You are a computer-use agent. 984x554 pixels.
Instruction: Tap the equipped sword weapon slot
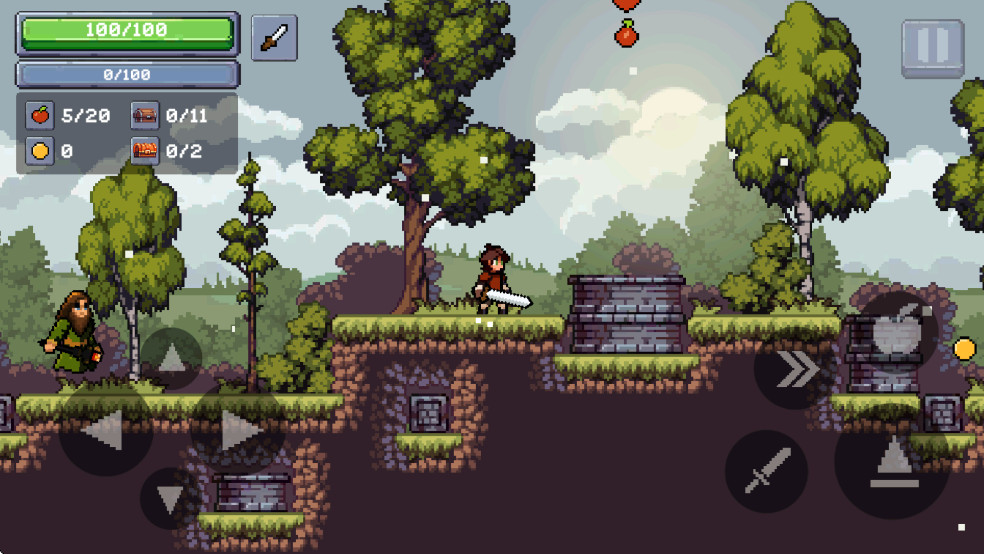coord(274,38)
